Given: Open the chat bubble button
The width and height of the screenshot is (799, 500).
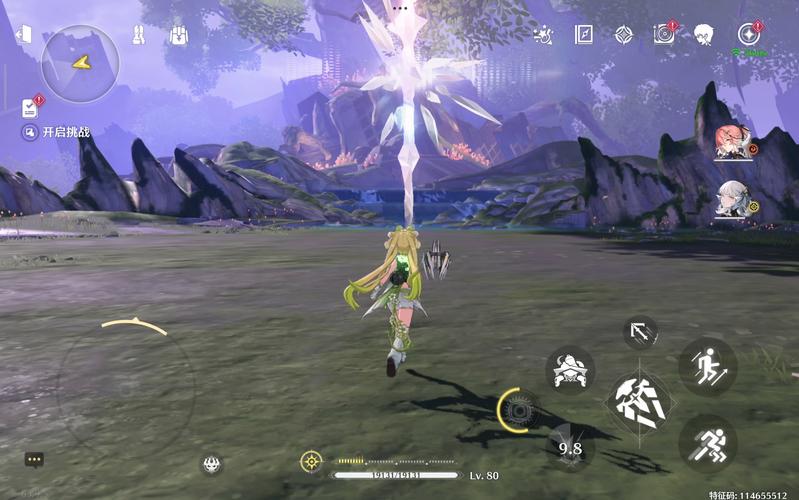Looking at the screenshot, I should [x=34, y=460].
